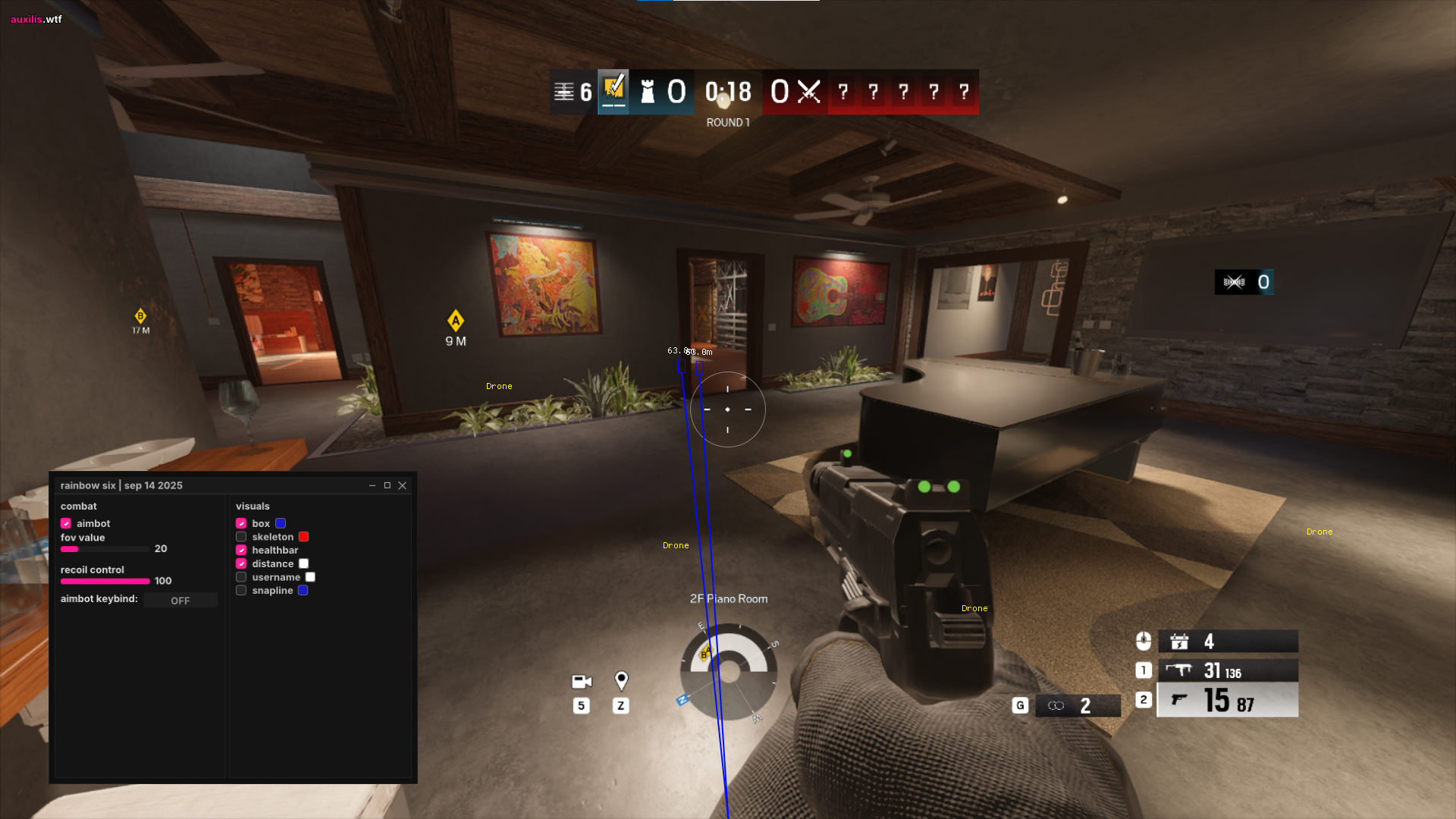The width and height of the screenshot is (1456, 819).
Task: Click the goggles gadget icon beside the G key
Action: pos(1057,705)
